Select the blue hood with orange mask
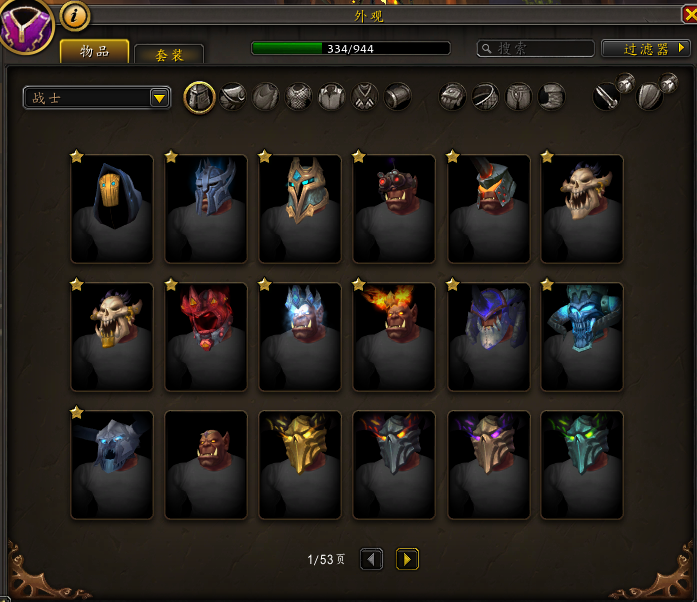Image resolution: width=697 pixels, height=602 pixels. pos(112,208)
